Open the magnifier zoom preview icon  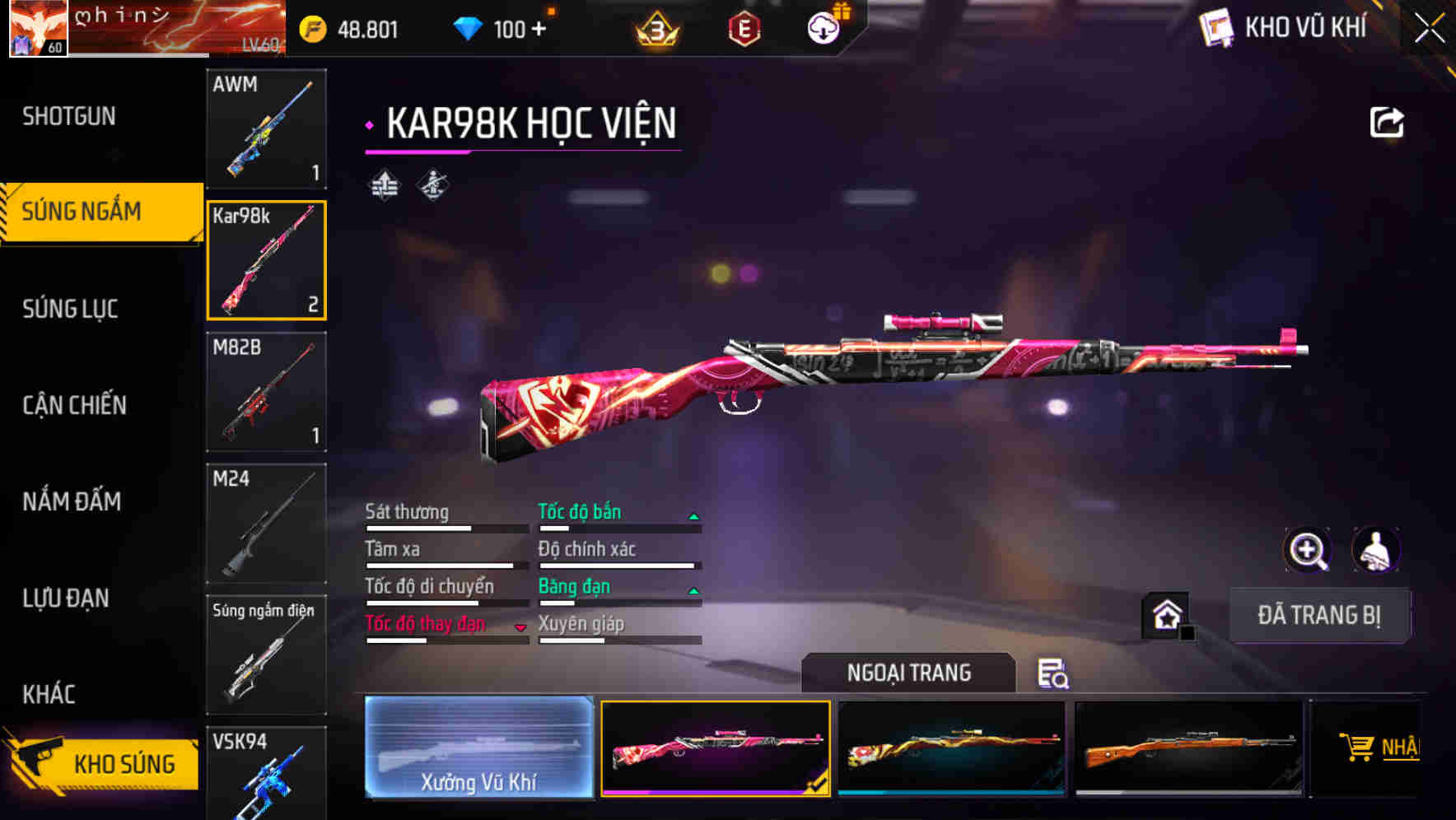[x=1309, y=550]
